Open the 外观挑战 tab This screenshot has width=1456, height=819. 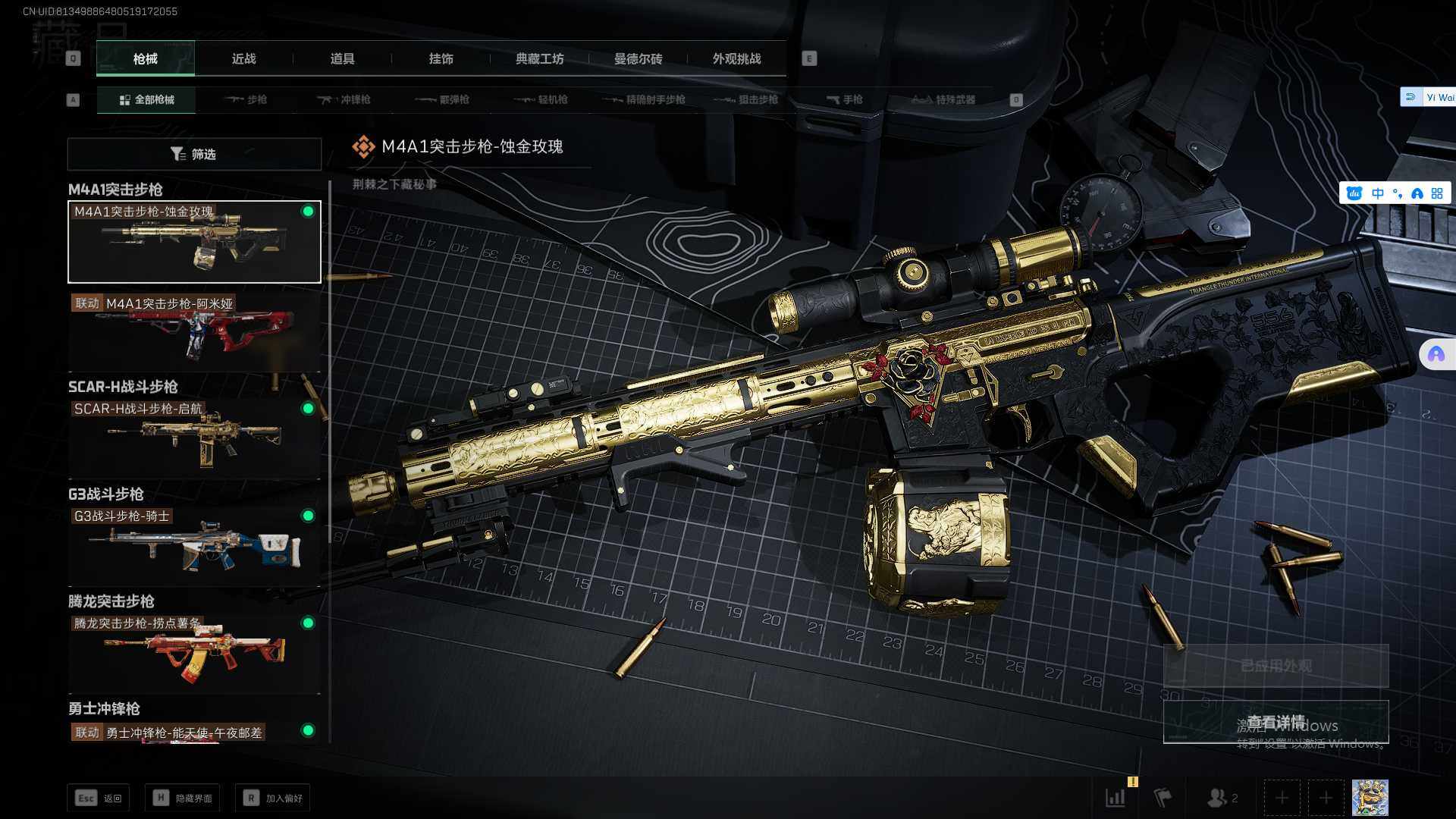pyautogui.click(x=736, y=59)
